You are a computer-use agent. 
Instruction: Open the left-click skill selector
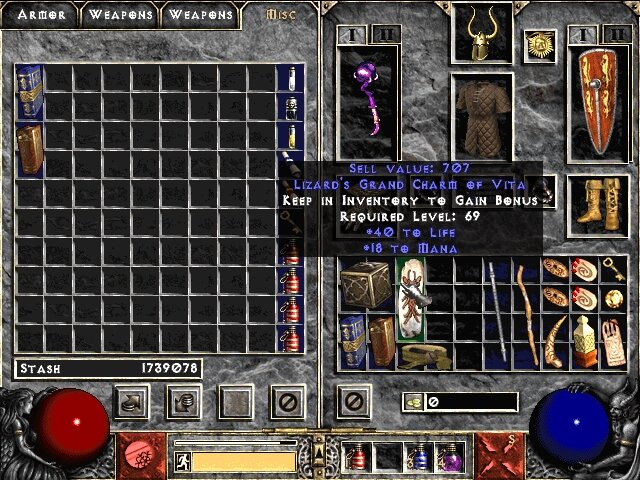(x=140, y=455)
